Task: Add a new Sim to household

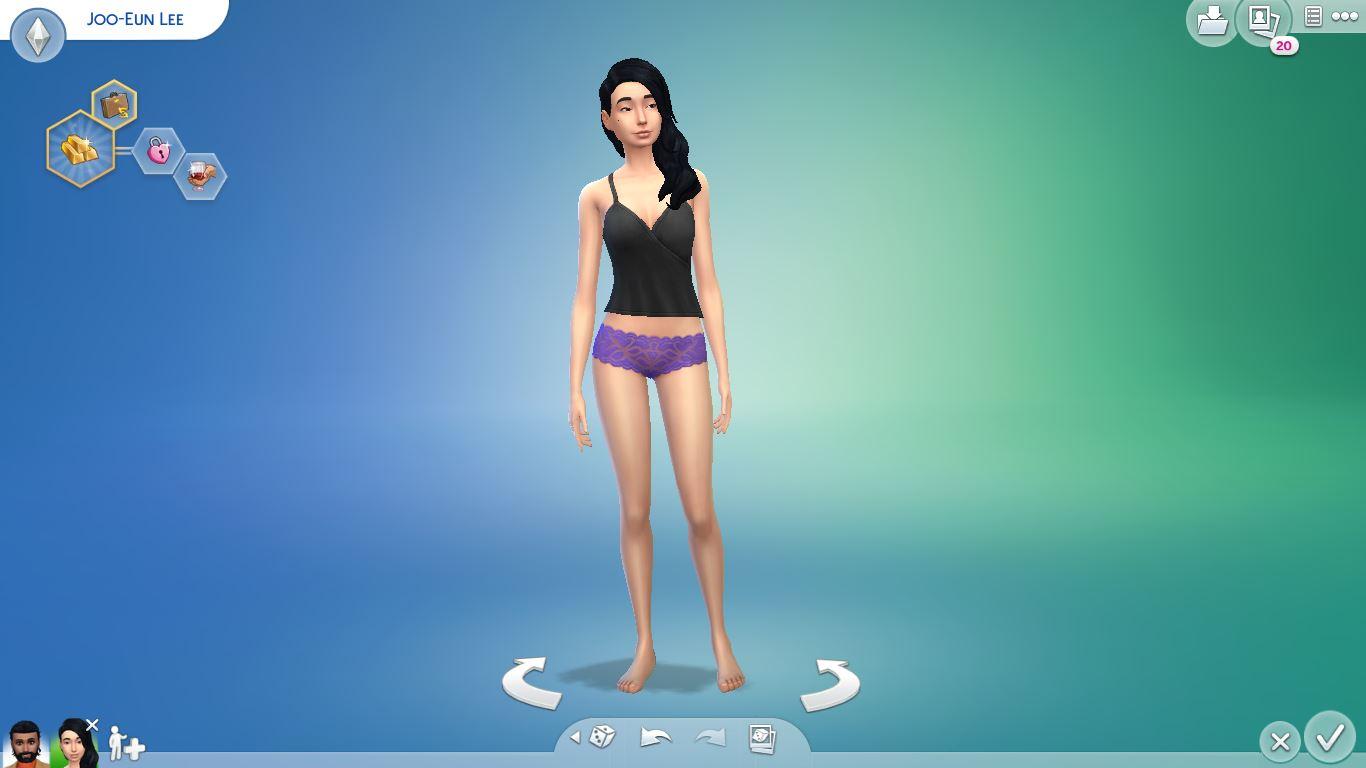Action: 126,744
